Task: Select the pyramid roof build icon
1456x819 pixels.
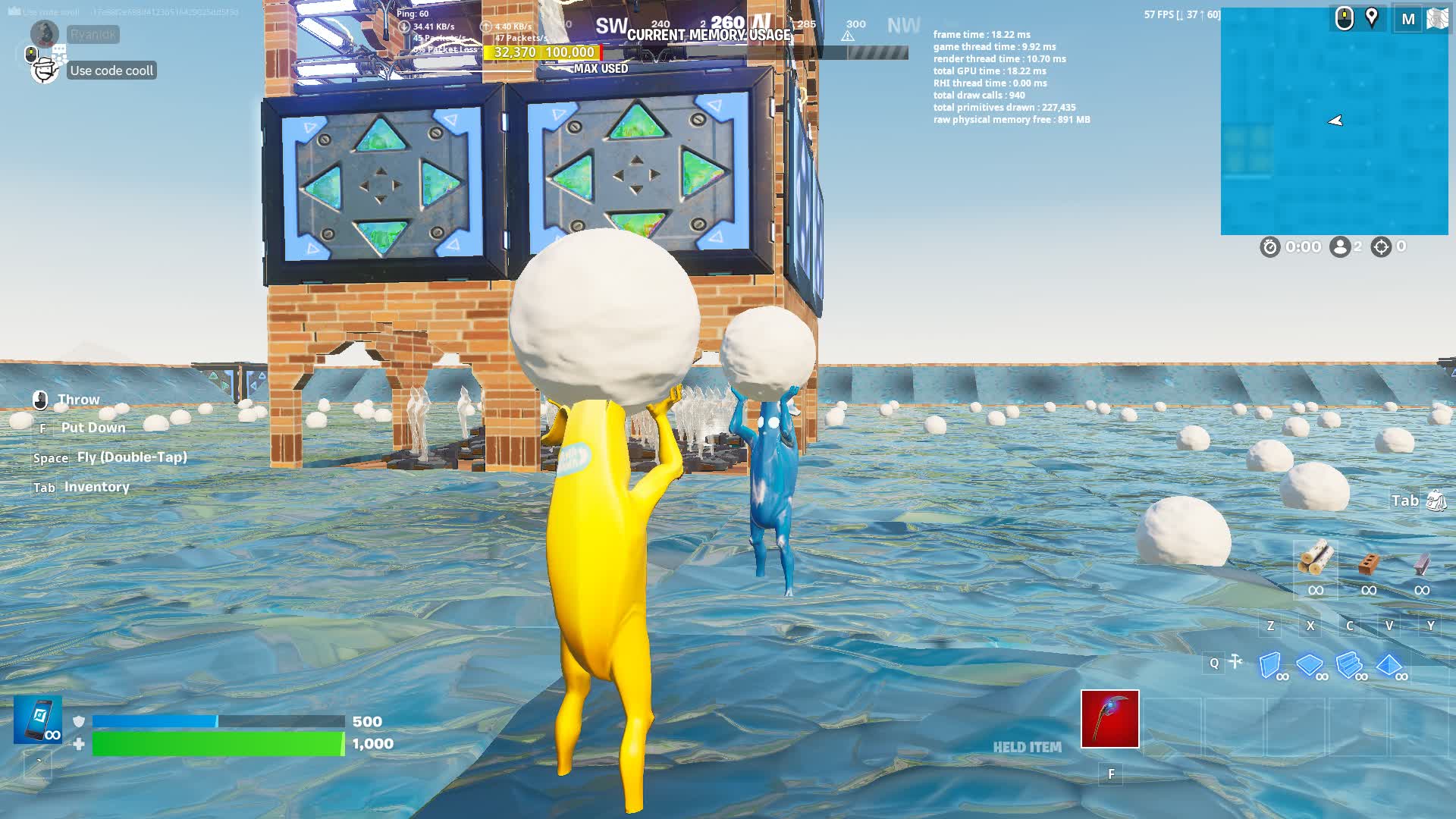Action: click(1389, 664)
